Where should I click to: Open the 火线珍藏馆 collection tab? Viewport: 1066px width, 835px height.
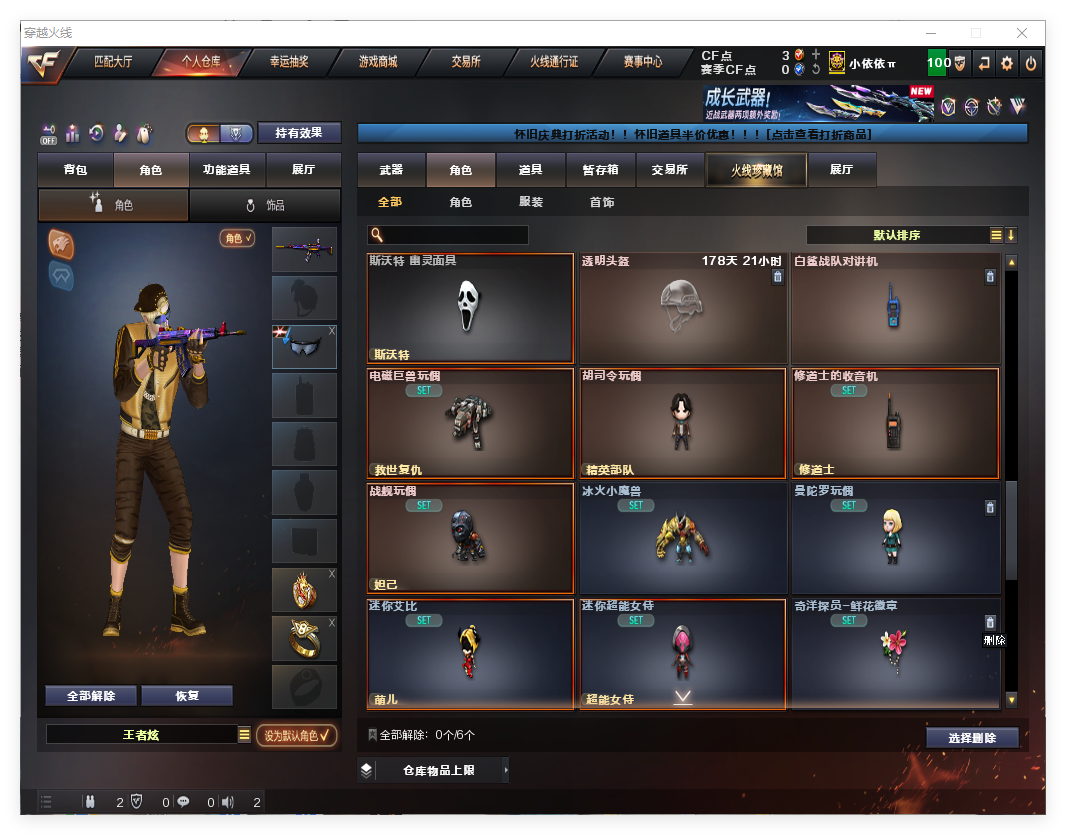[x=755, y=171]
